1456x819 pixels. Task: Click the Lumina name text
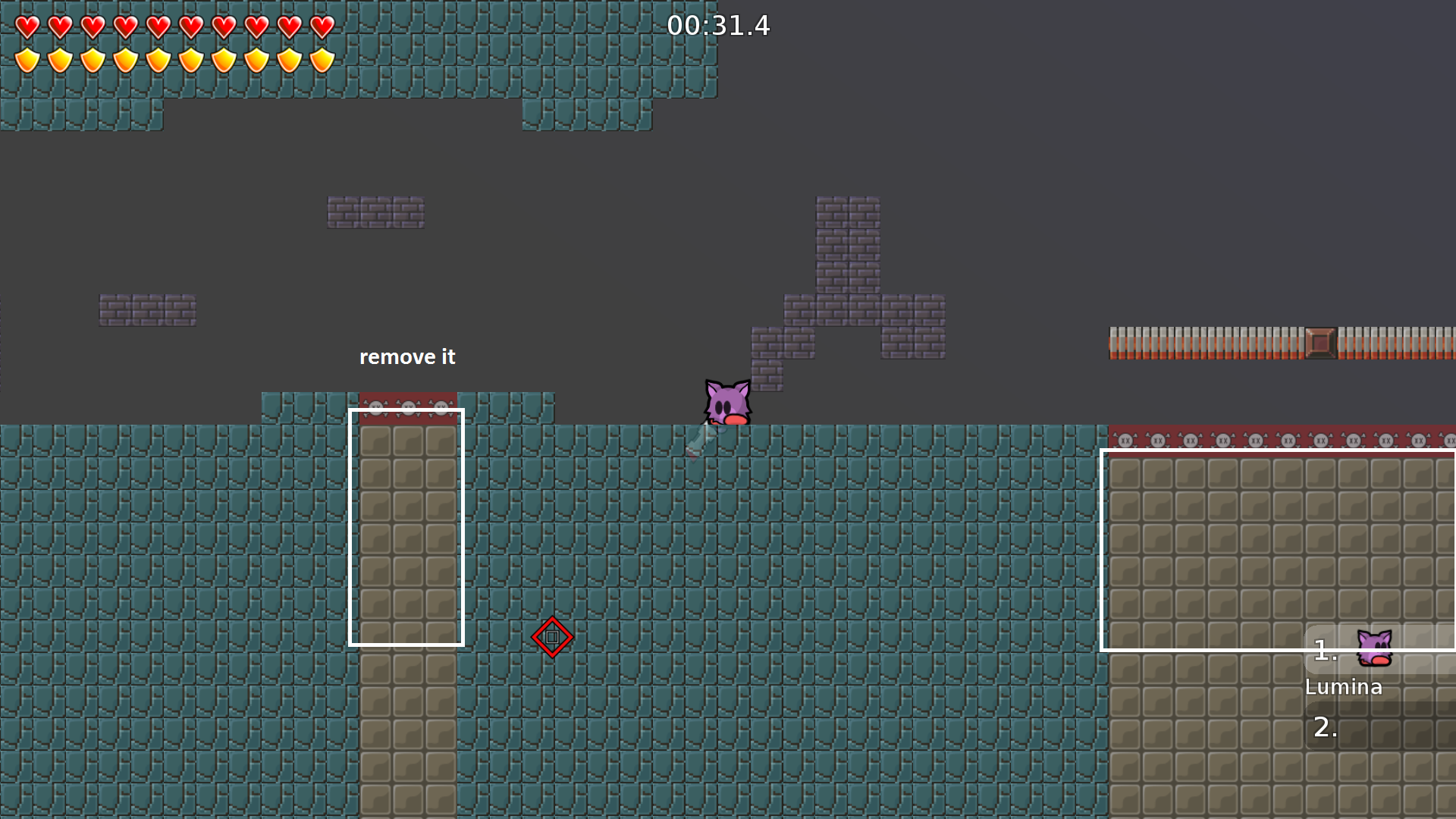[x=1344, y=686]
